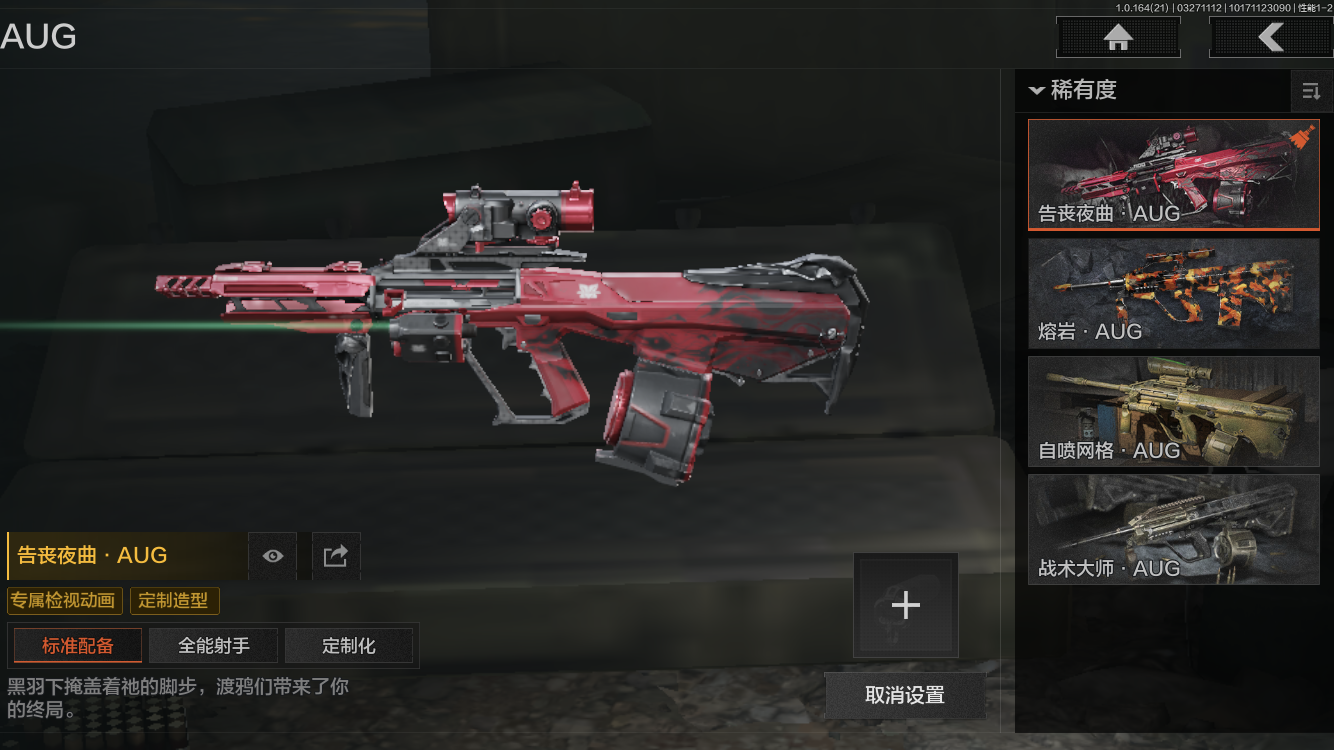Choose the 熔岩 · AUG skin
Image resolution: width=1334 pixels, height=750 pixels.
pyautogui.click(x=1174, y=293)
